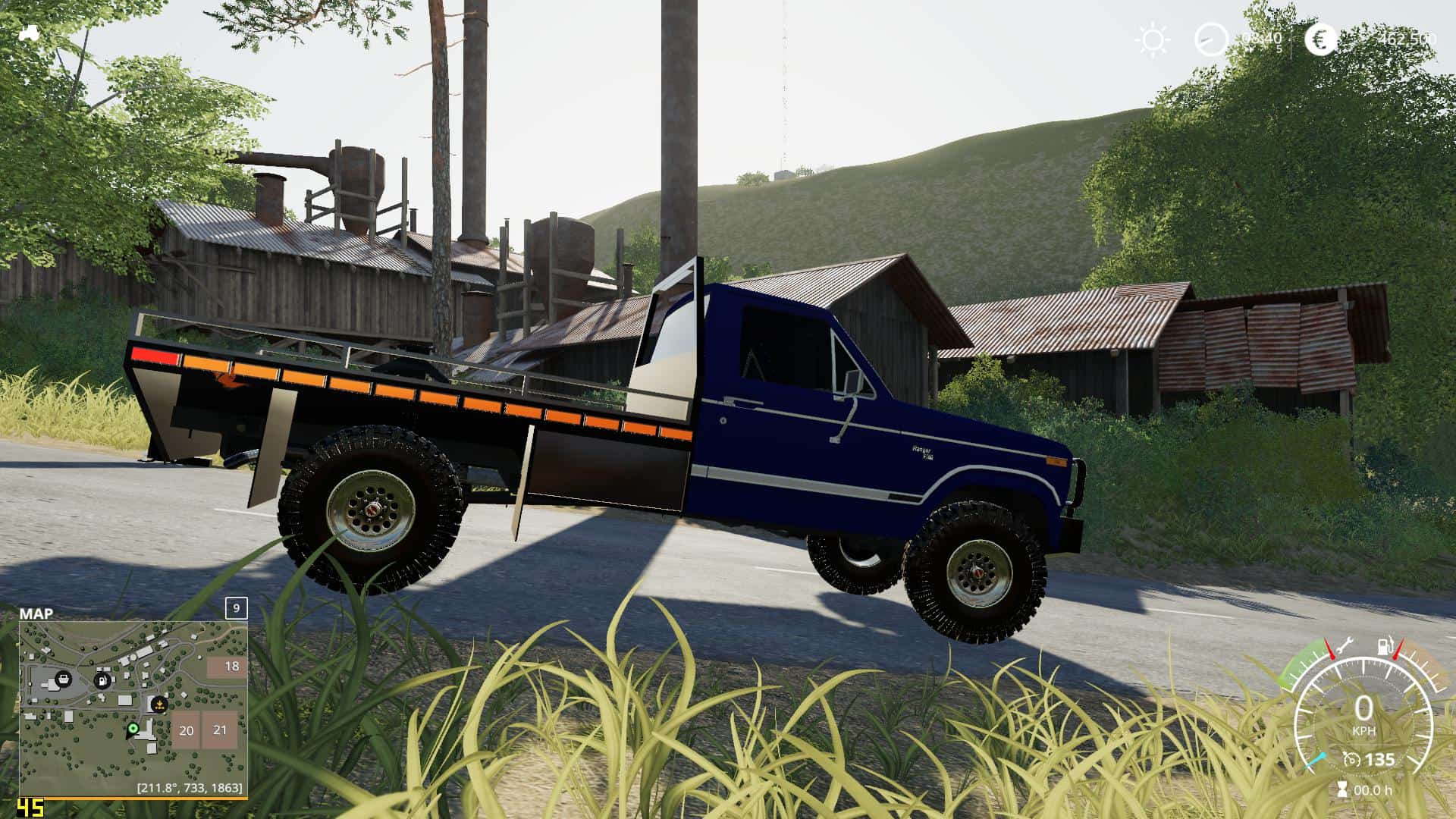1456x819 pixels.
Task: Click the hourglass operating hours icon
Action: [1343, 789]
